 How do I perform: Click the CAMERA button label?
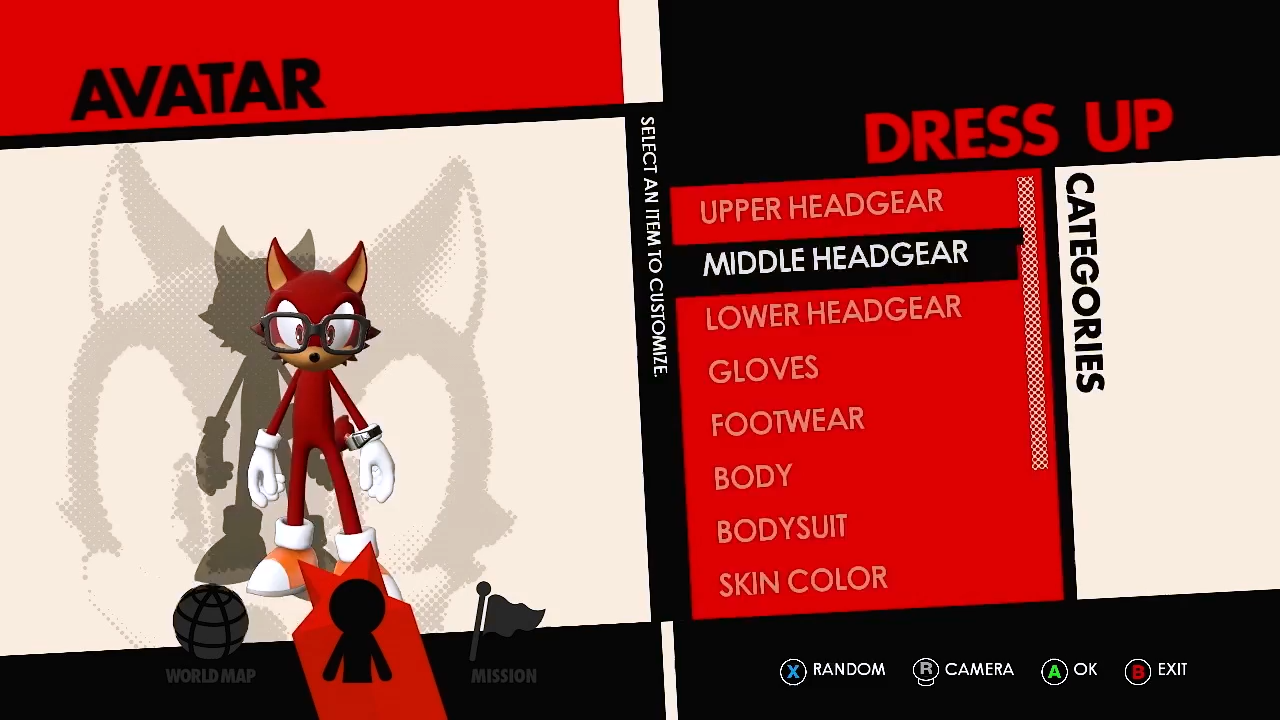[978, 670]
